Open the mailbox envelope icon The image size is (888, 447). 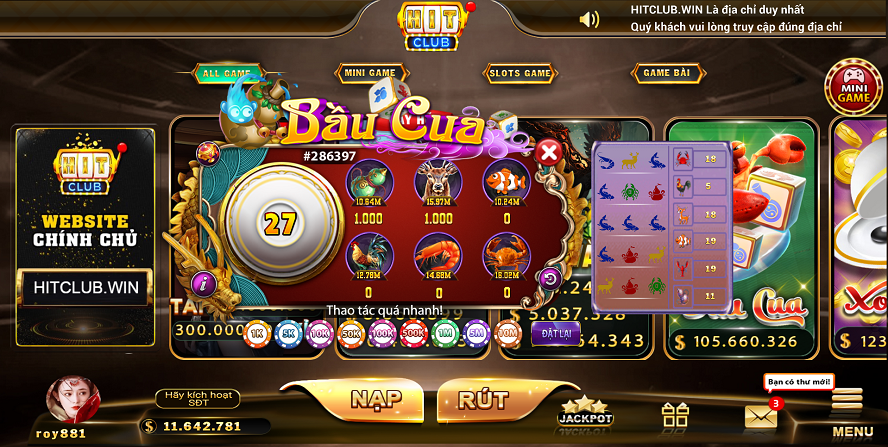click(760, 416)
